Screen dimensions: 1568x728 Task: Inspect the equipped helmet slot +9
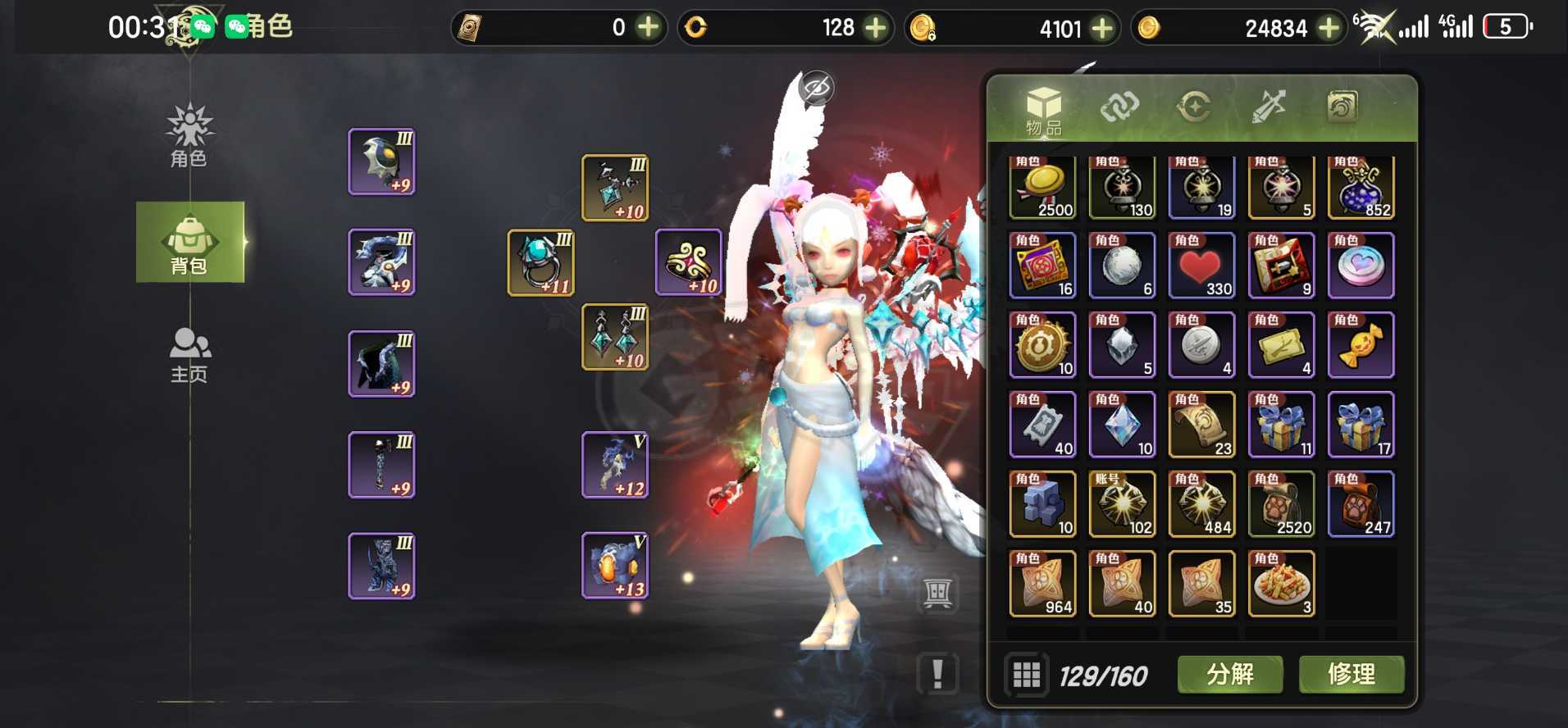pyautogui.click(x=381, y=162)
